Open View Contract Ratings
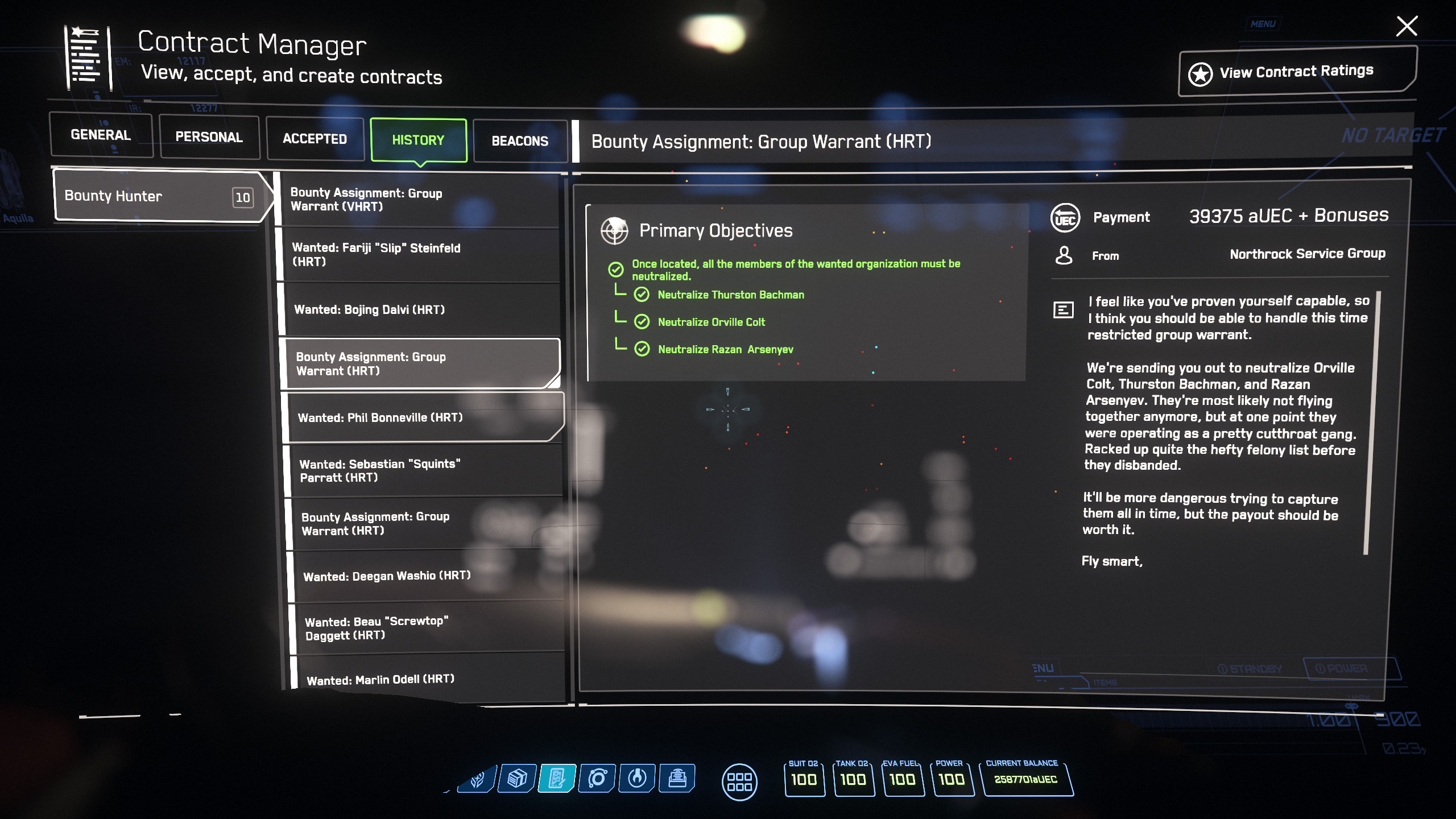Screen dimensions: 1456x819 point(1297,72)
